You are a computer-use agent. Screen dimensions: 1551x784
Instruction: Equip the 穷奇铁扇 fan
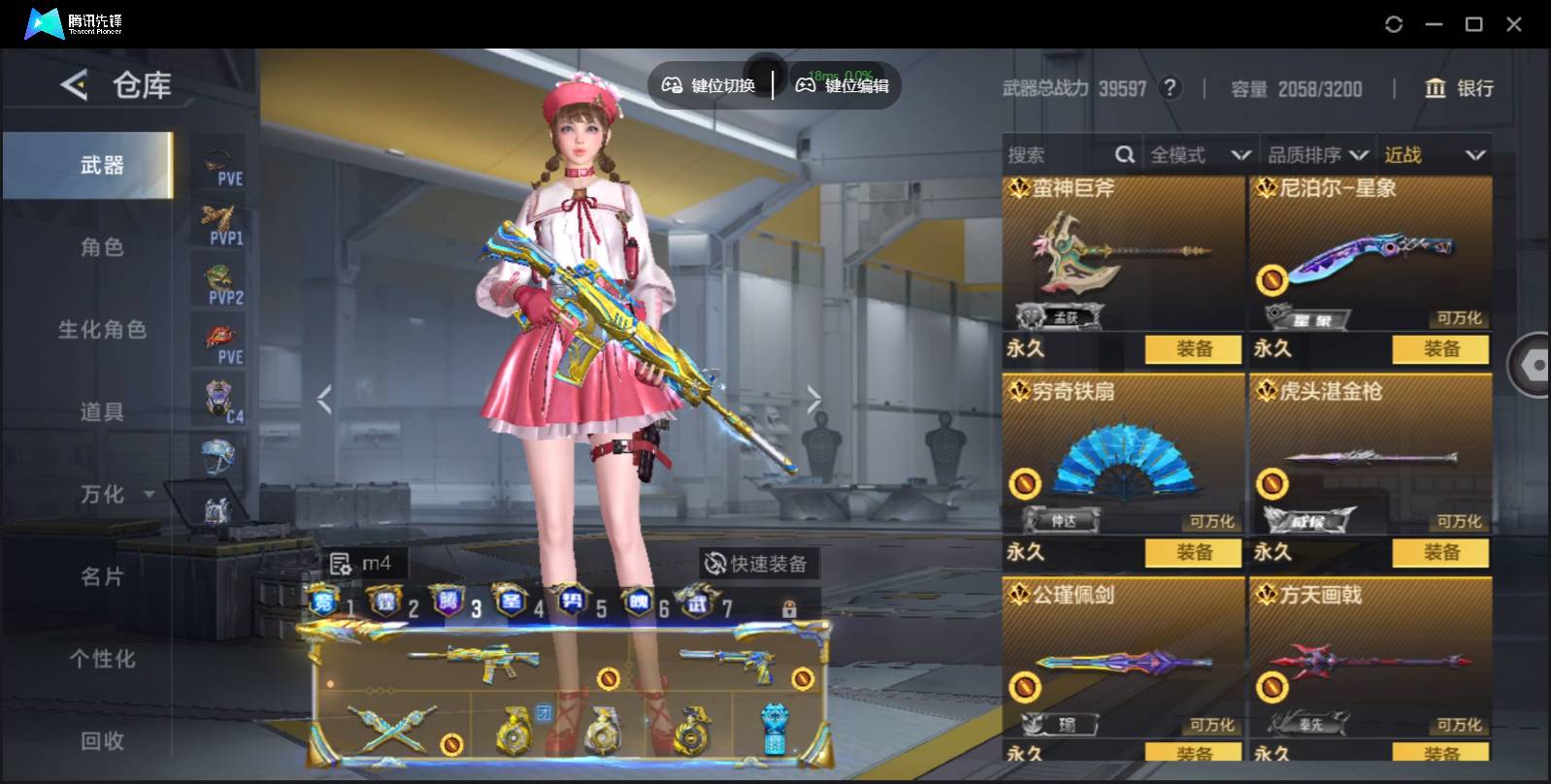pos(1193,553)
